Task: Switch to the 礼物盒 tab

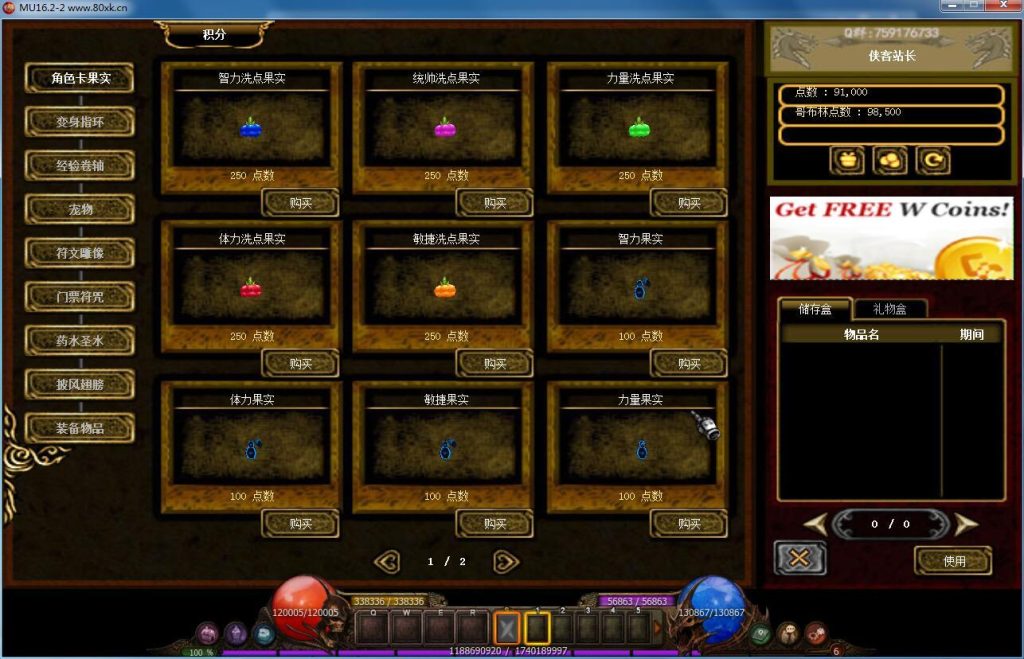Action: pyautogui.click(x=888, y=309)
